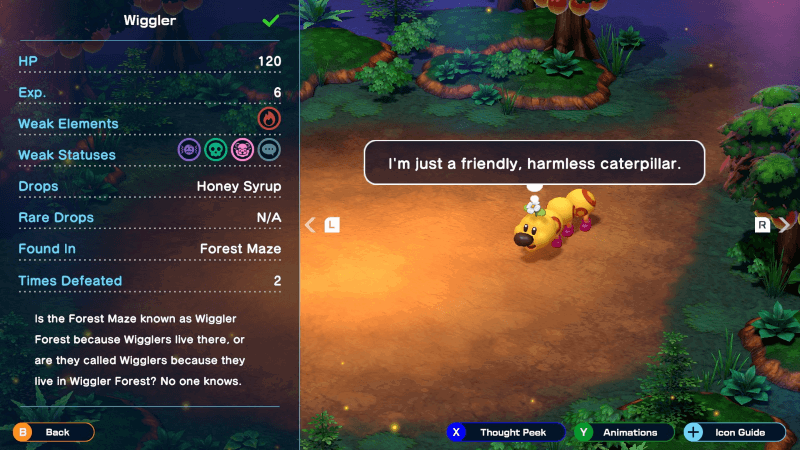This screenshot has height=450, width=800.
Task: Choose the pink sleep status icon
Action: (x=242, y=150)
